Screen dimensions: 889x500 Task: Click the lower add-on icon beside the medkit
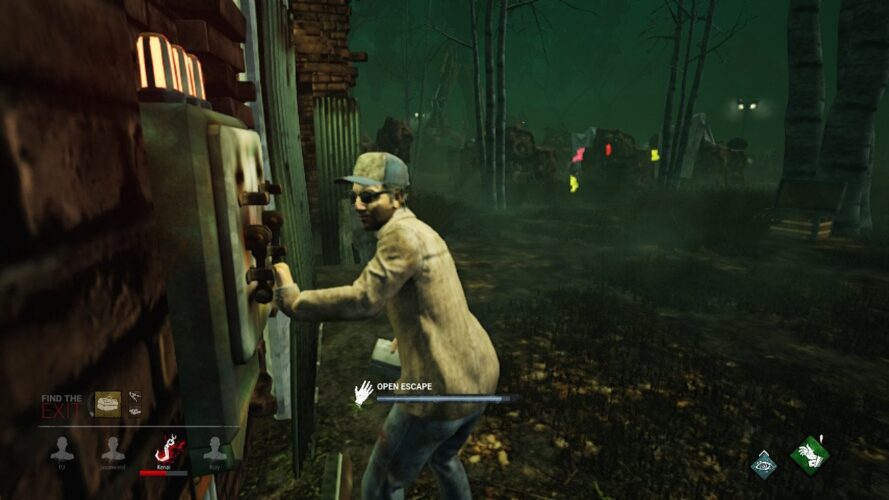coord(134,412)
